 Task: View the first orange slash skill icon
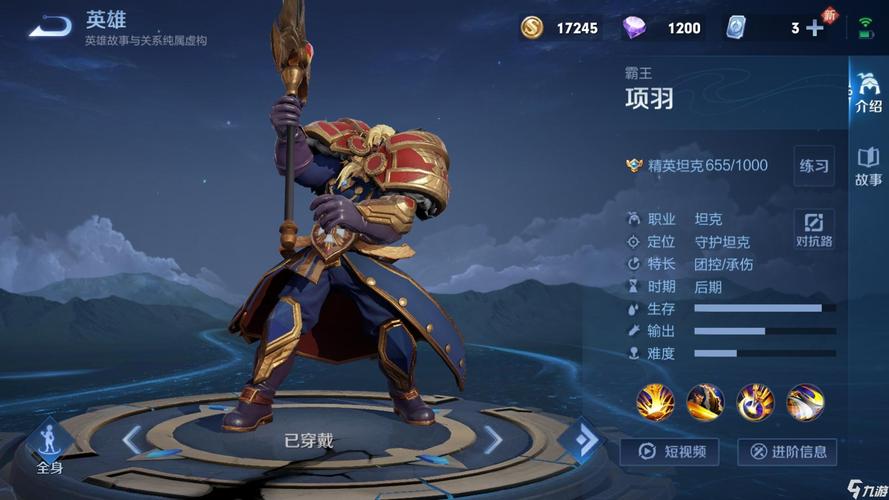[656, 402]
